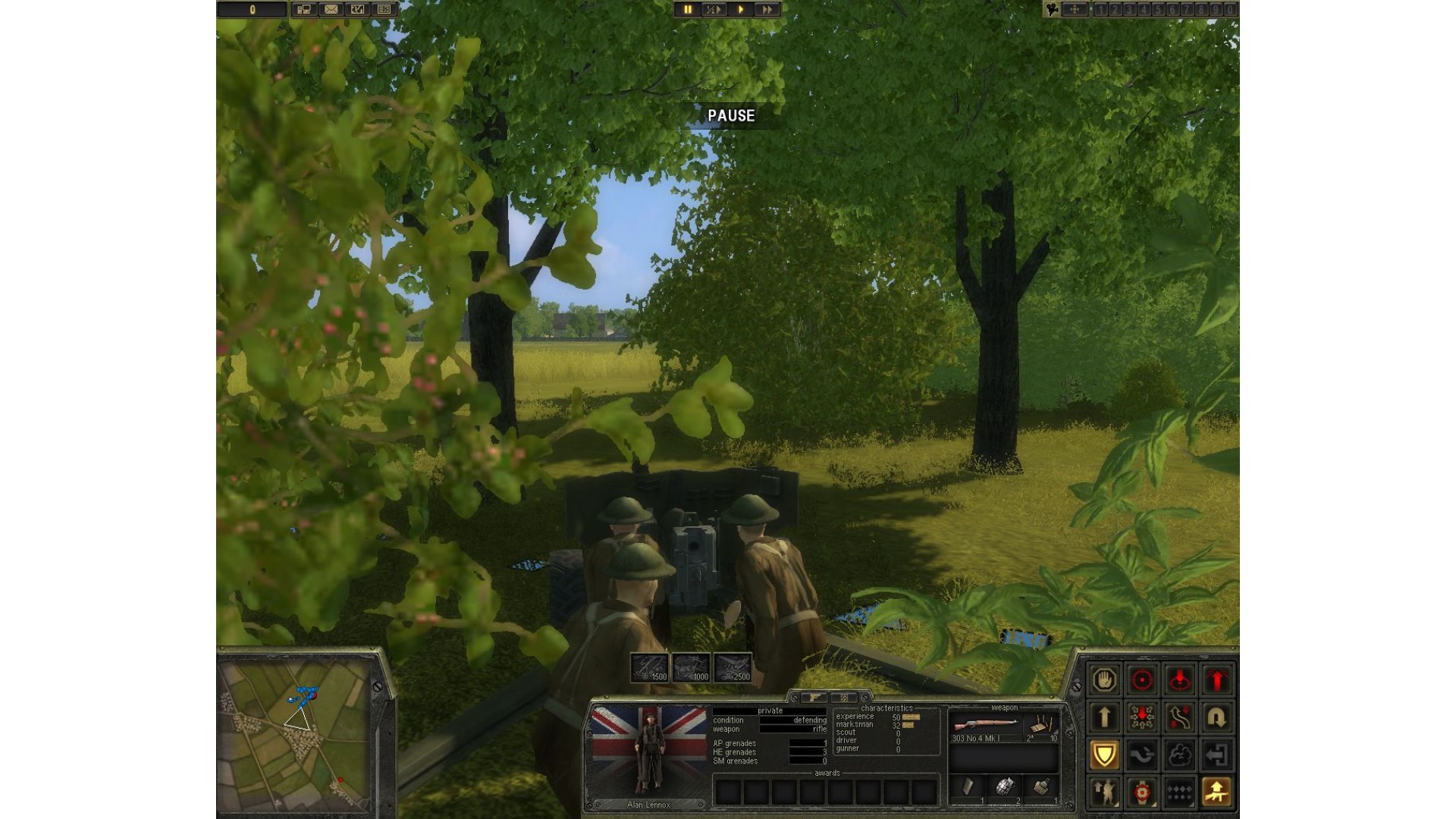Screen dimensions: 1456x819
Task: Click the highlighted rifle with arrow button
Action: (x=1217, y=792)
